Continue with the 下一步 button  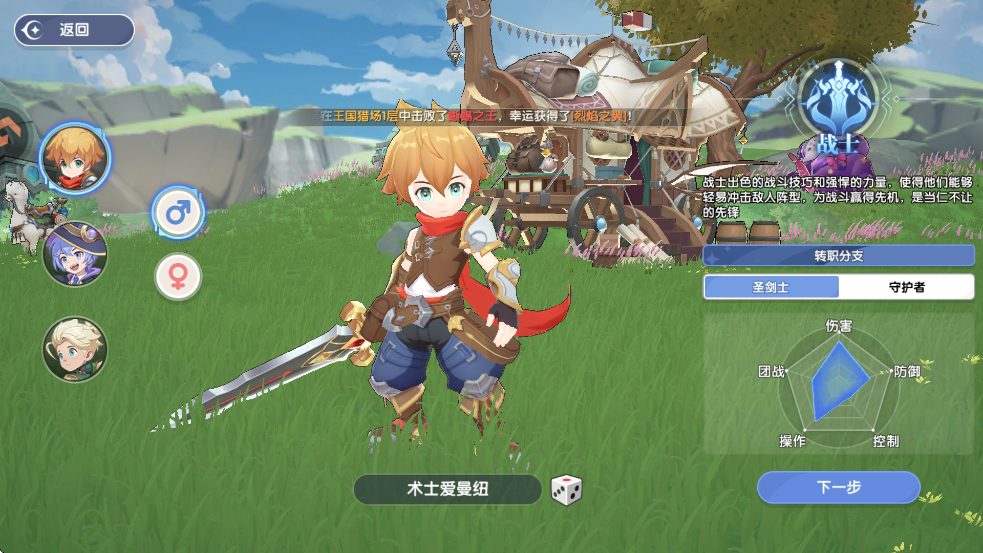tap(838, 488)
